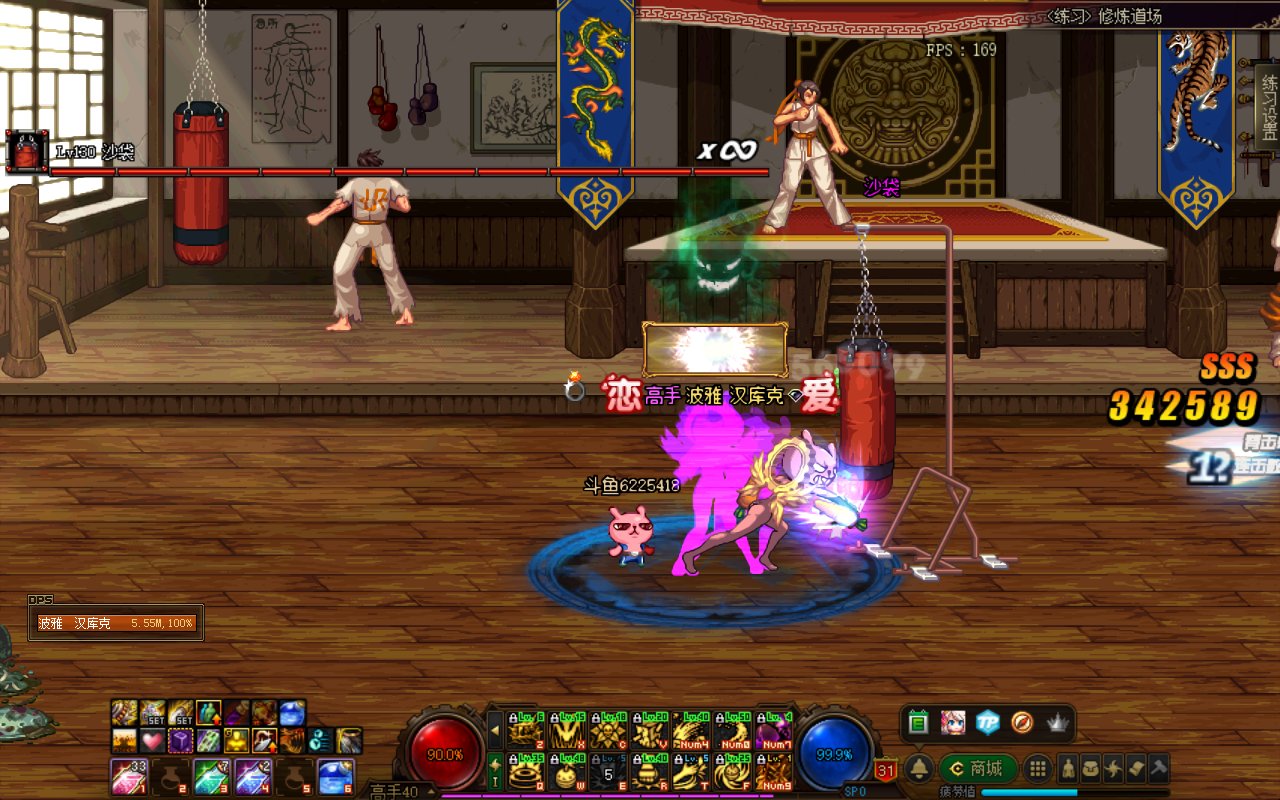
Task: Click the skill bar left arrow
Action: tap(495, 730)
